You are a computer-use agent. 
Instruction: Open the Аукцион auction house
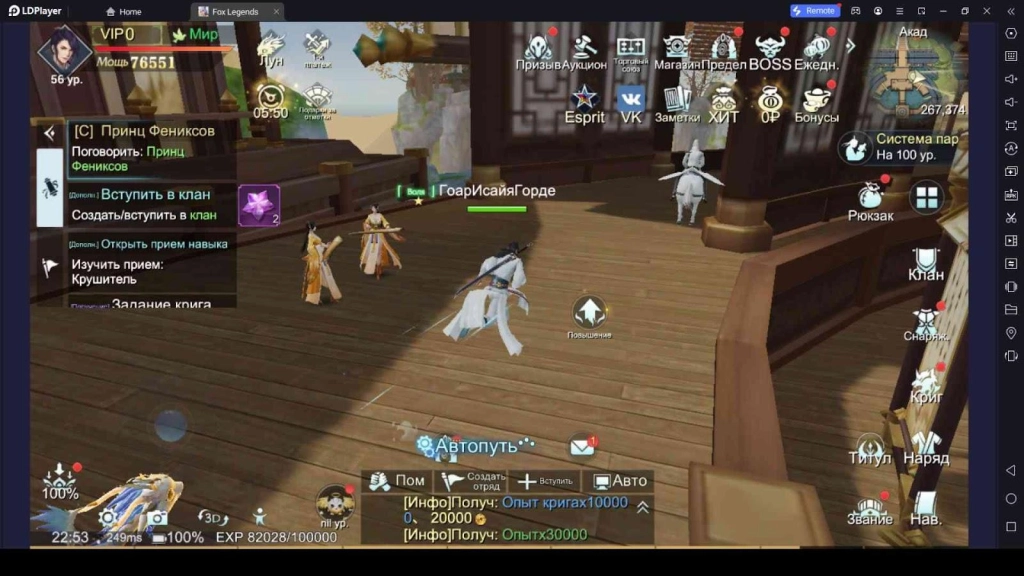pyautogui.click(x=584, y=50)
